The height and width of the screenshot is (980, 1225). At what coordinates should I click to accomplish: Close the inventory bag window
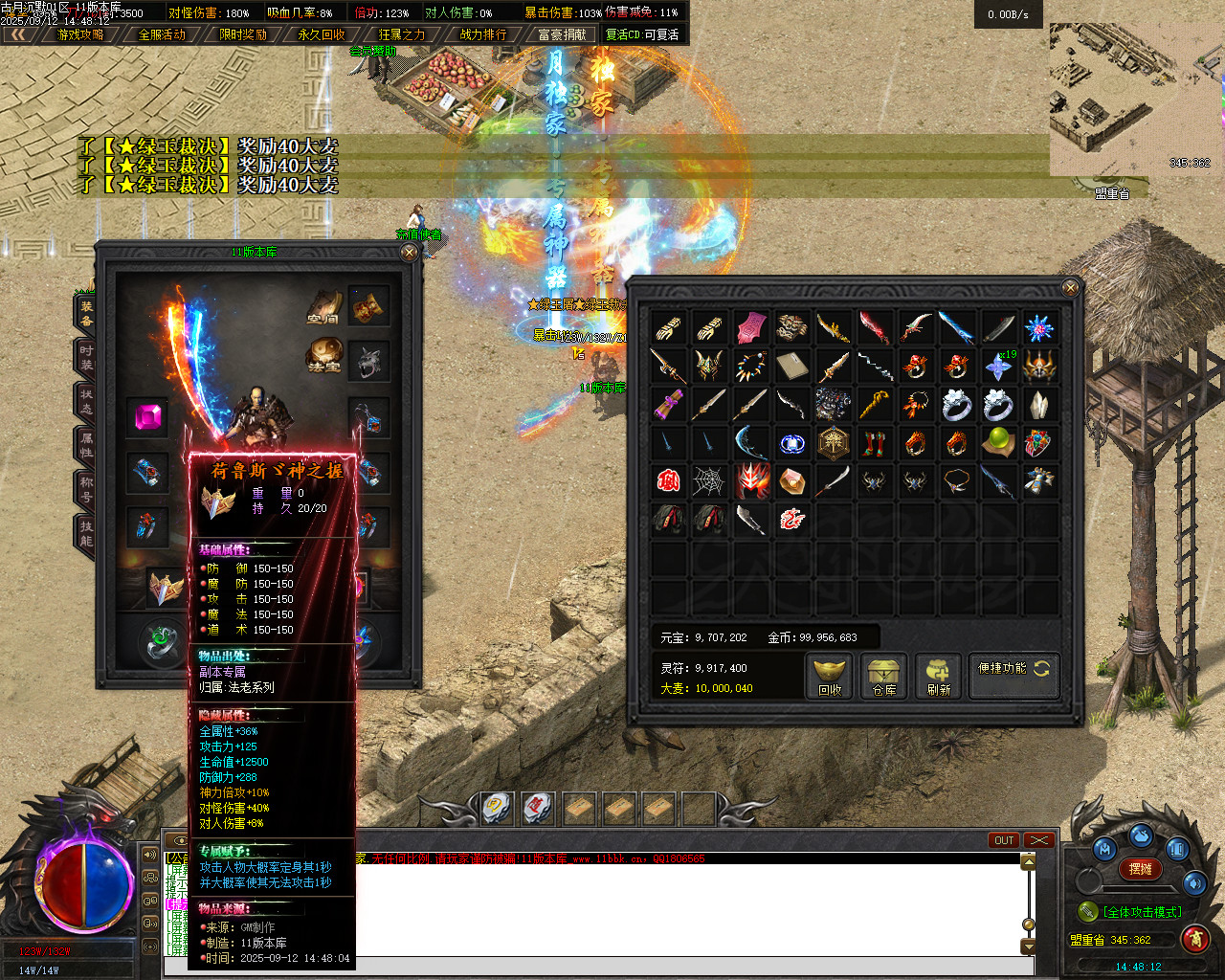tap(1070, 287)
